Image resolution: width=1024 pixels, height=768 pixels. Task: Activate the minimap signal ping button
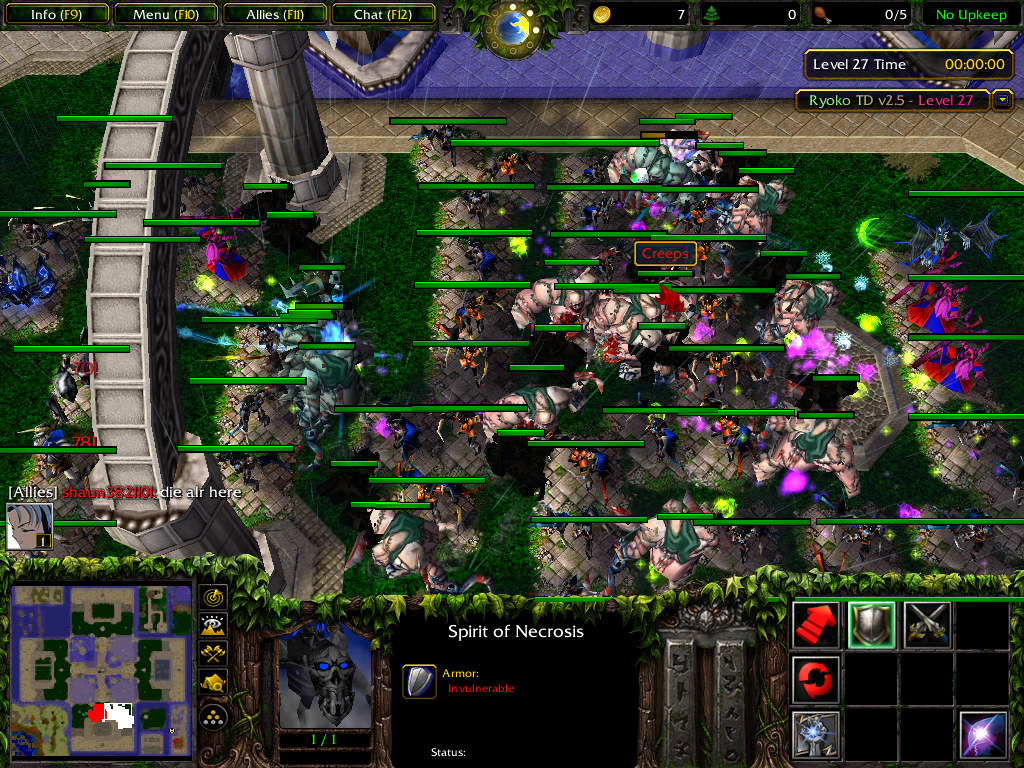point(214,598)
